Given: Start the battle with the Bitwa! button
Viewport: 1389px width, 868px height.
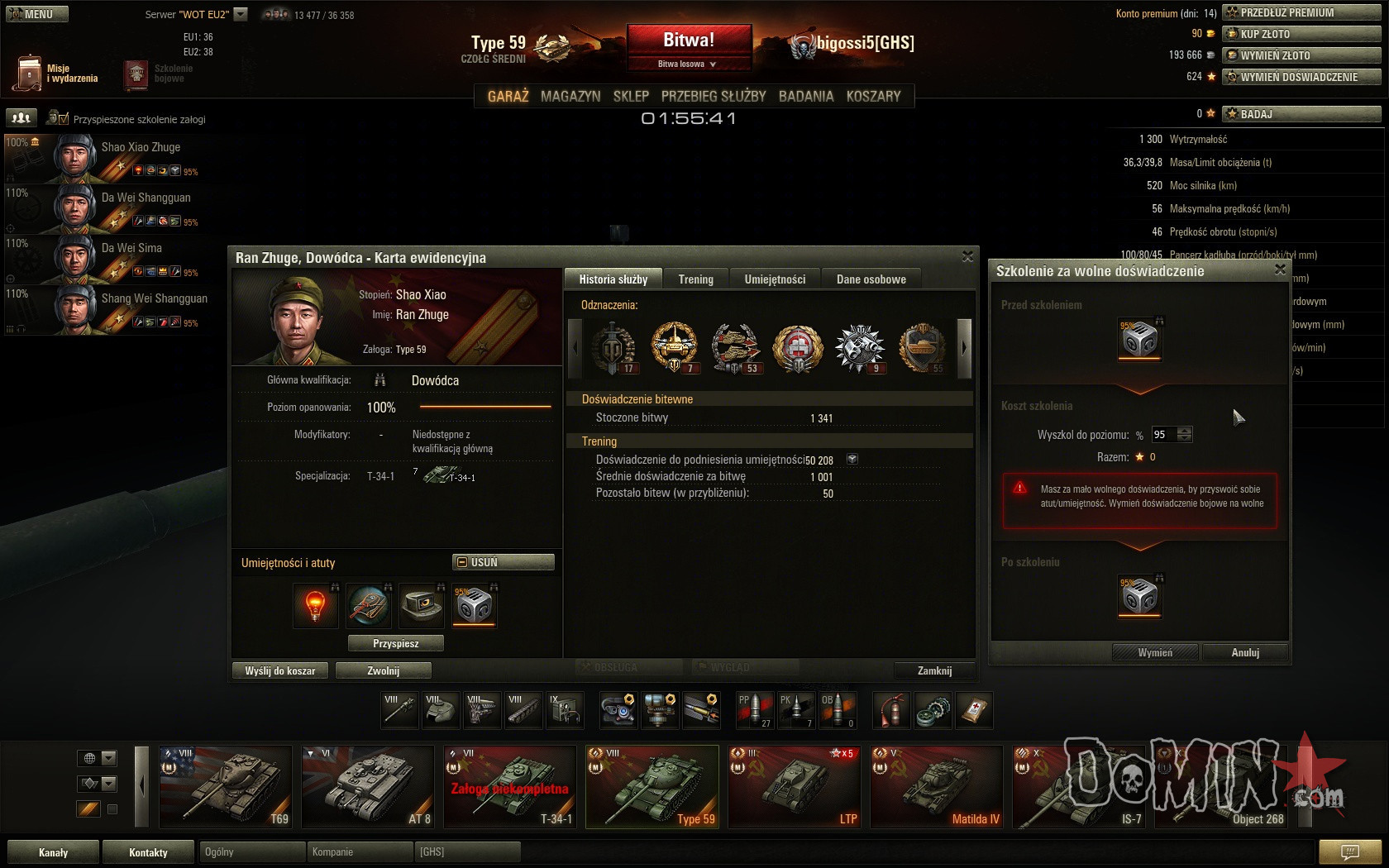Looking at the screenshot, I should [689, 41].
